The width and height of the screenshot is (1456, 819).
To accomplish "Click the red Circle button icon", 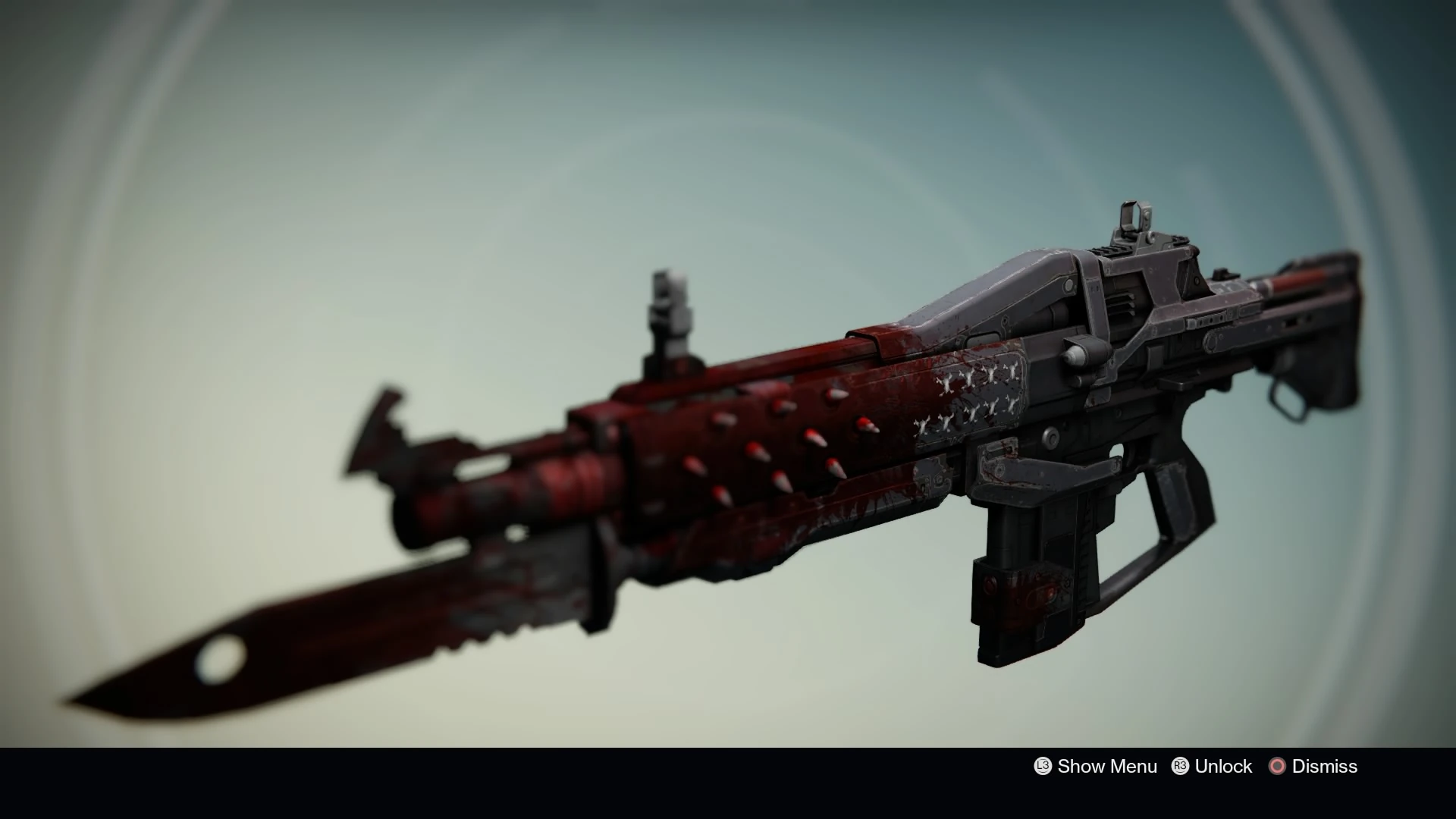I will point(1279,767).
